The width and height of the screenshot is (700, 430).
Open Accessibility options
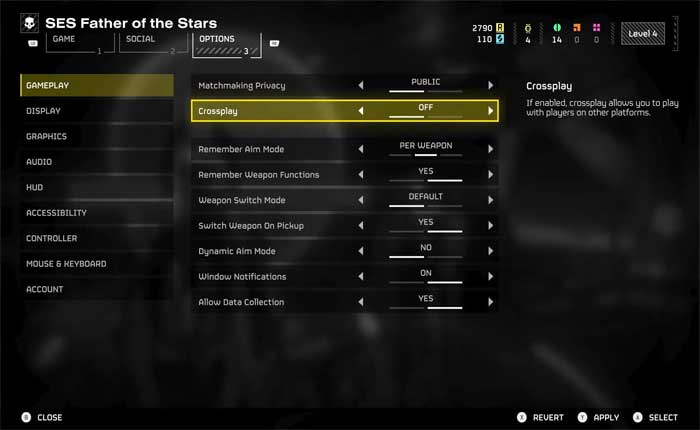[56, 213]
